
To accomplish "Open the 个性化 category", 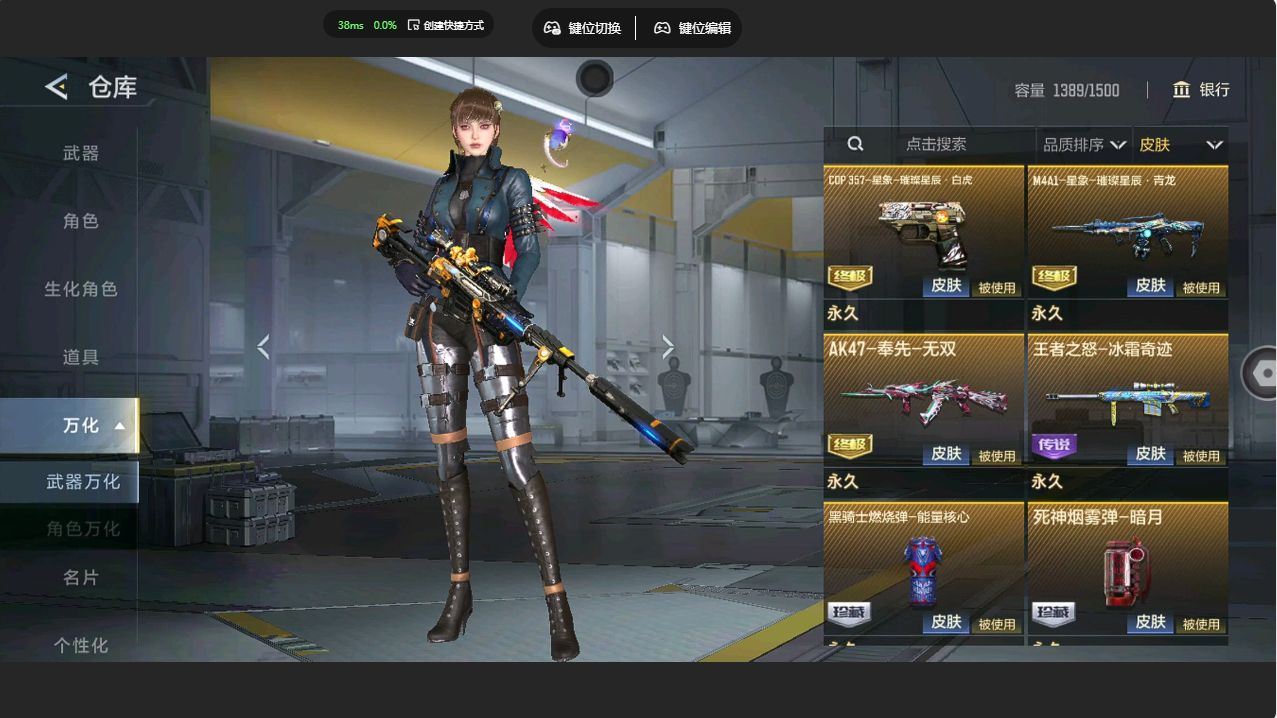I will [x=81, y=645].
